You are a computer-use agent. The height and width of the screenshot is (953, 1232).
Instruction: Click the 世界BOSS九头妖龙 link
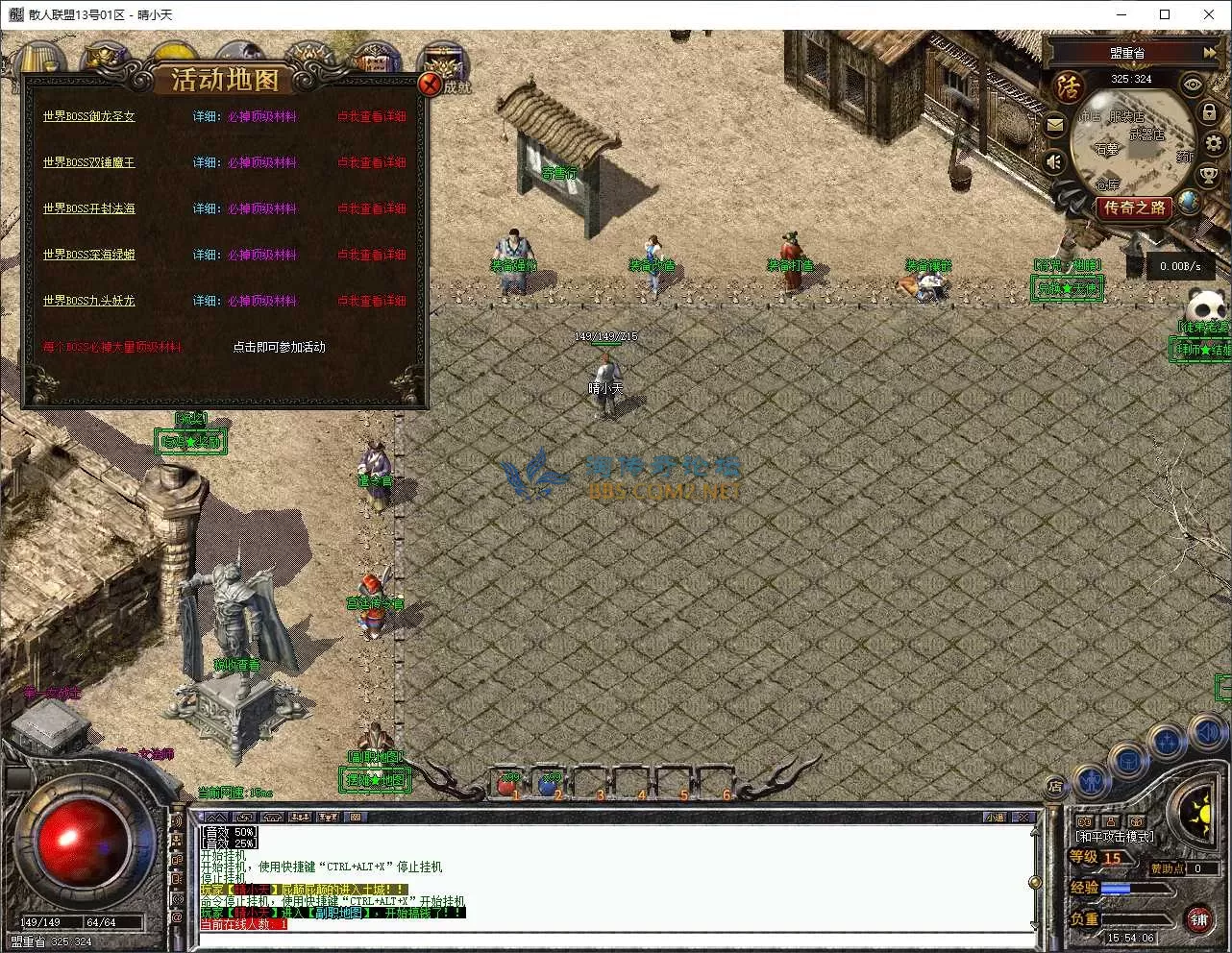(88, 301)
